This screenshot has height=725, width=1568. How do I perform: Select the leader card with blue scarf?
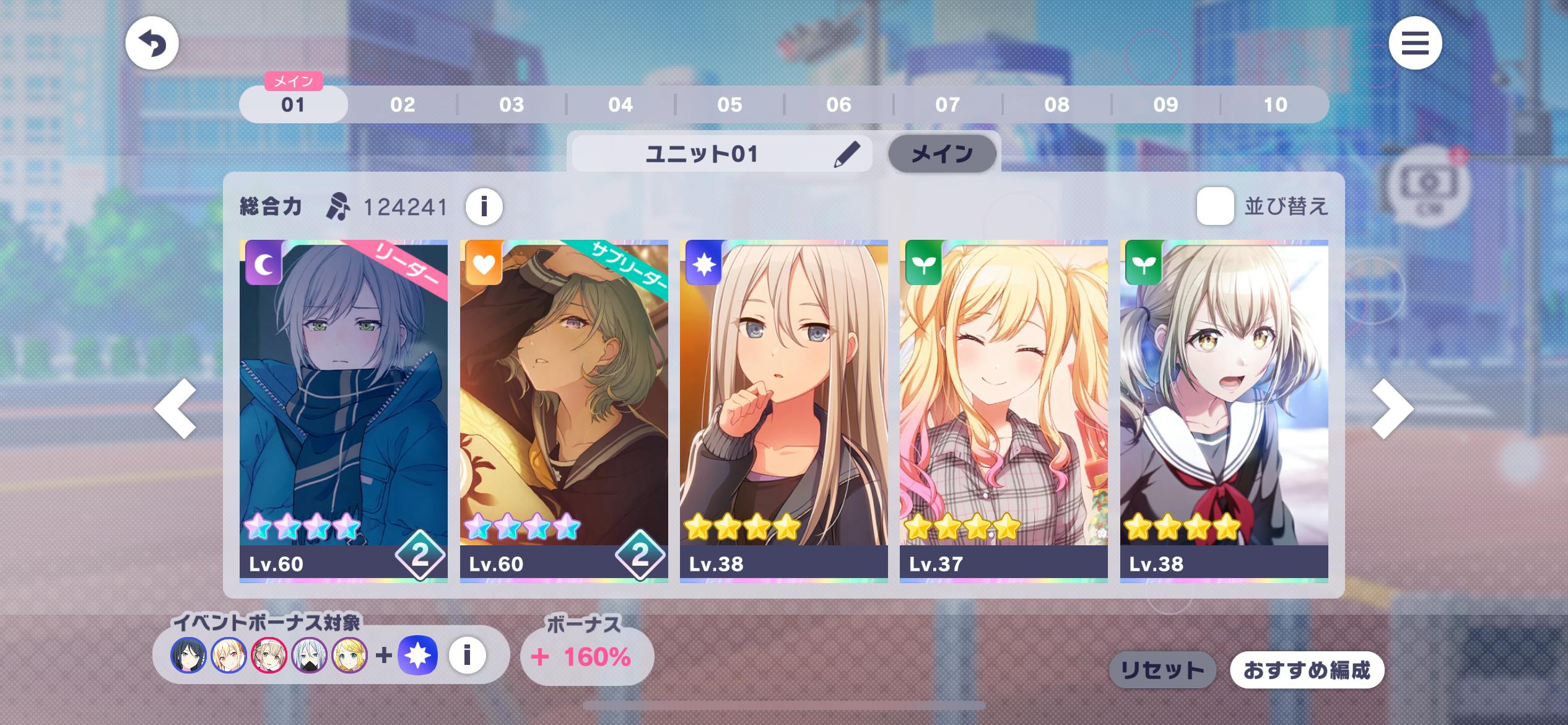point(344,410)
